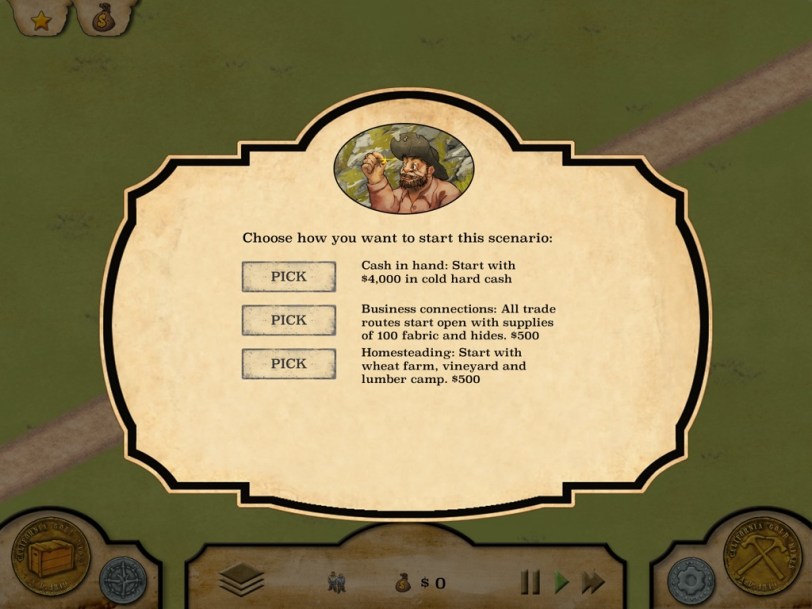Pick the Business connections start
Screen dimensions: 812x609
click(x=288, y=320)
